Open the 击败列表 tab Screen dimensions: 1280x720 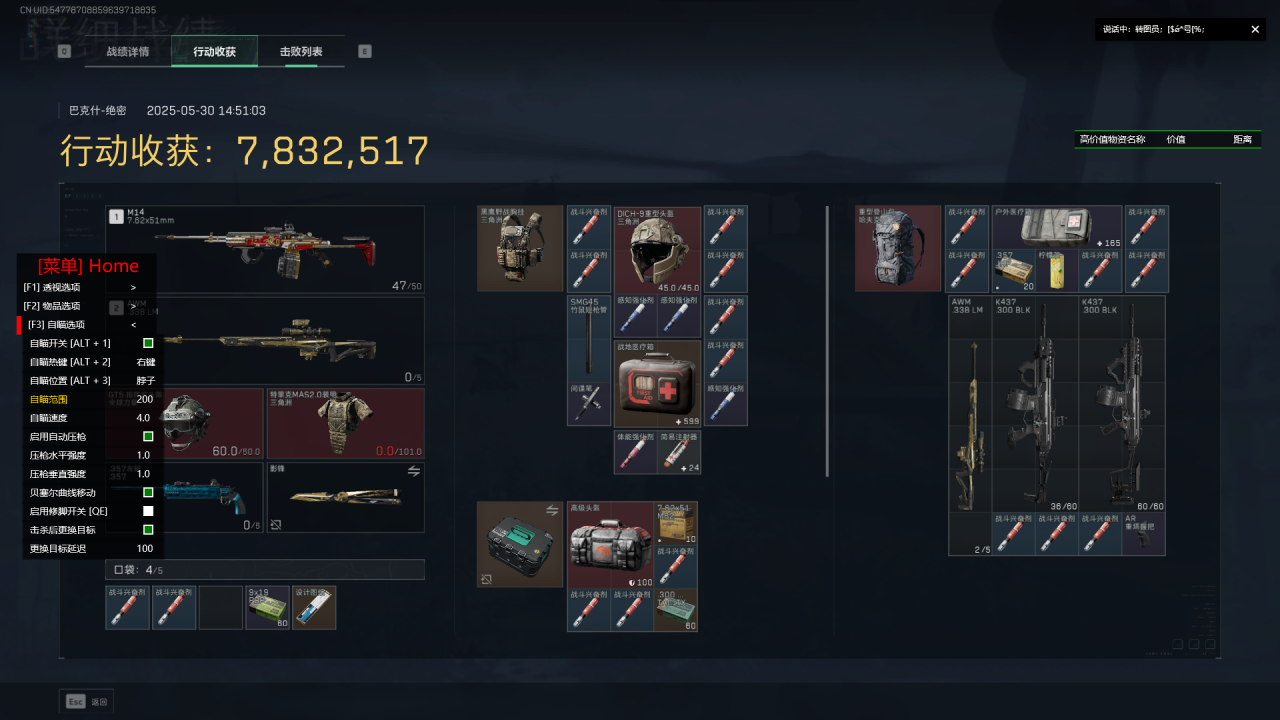point(301,51)
